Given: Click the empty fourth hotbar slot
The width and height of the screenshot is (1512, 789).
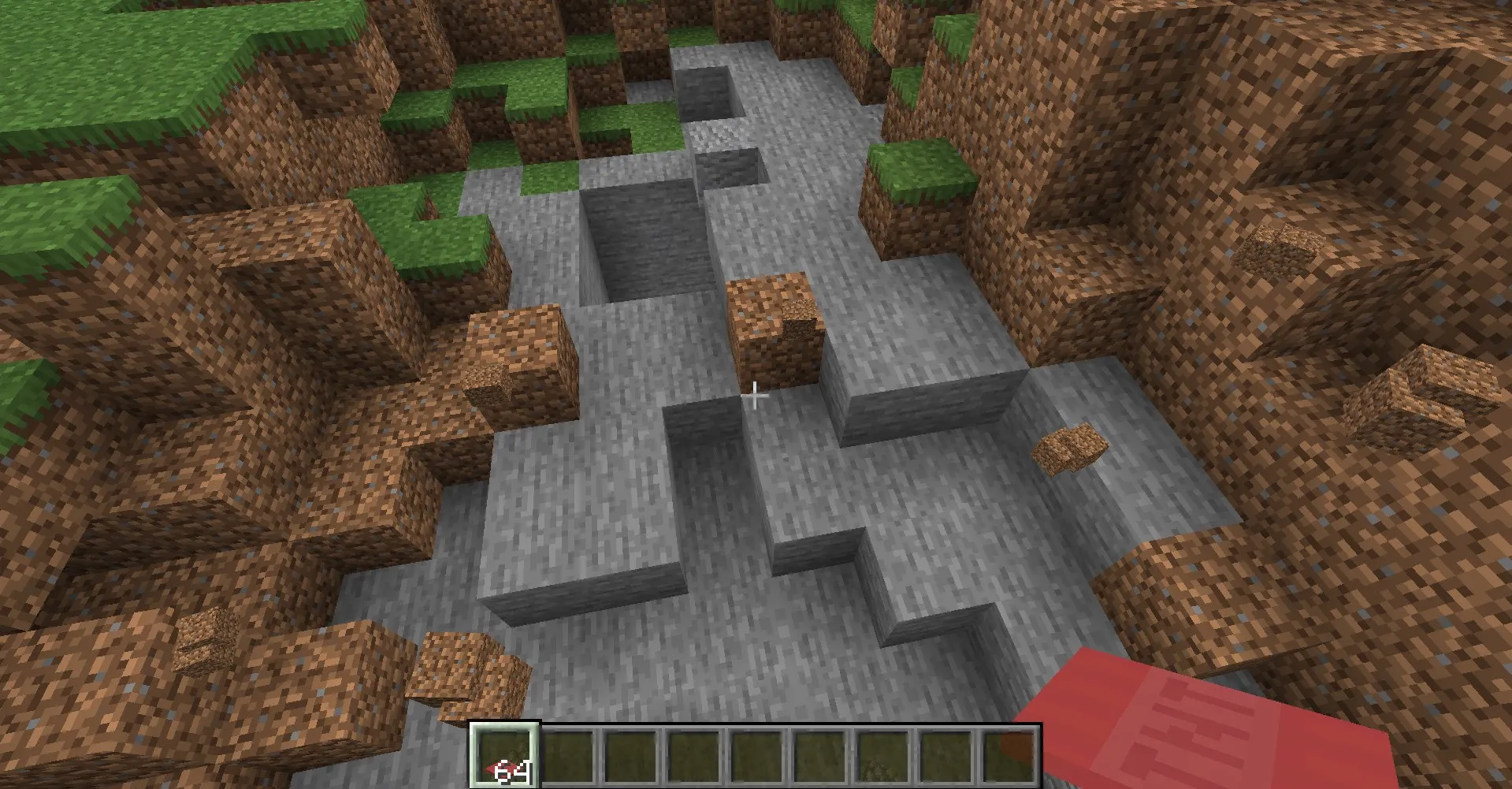Looking at the screenshot, I should (696, 754).
